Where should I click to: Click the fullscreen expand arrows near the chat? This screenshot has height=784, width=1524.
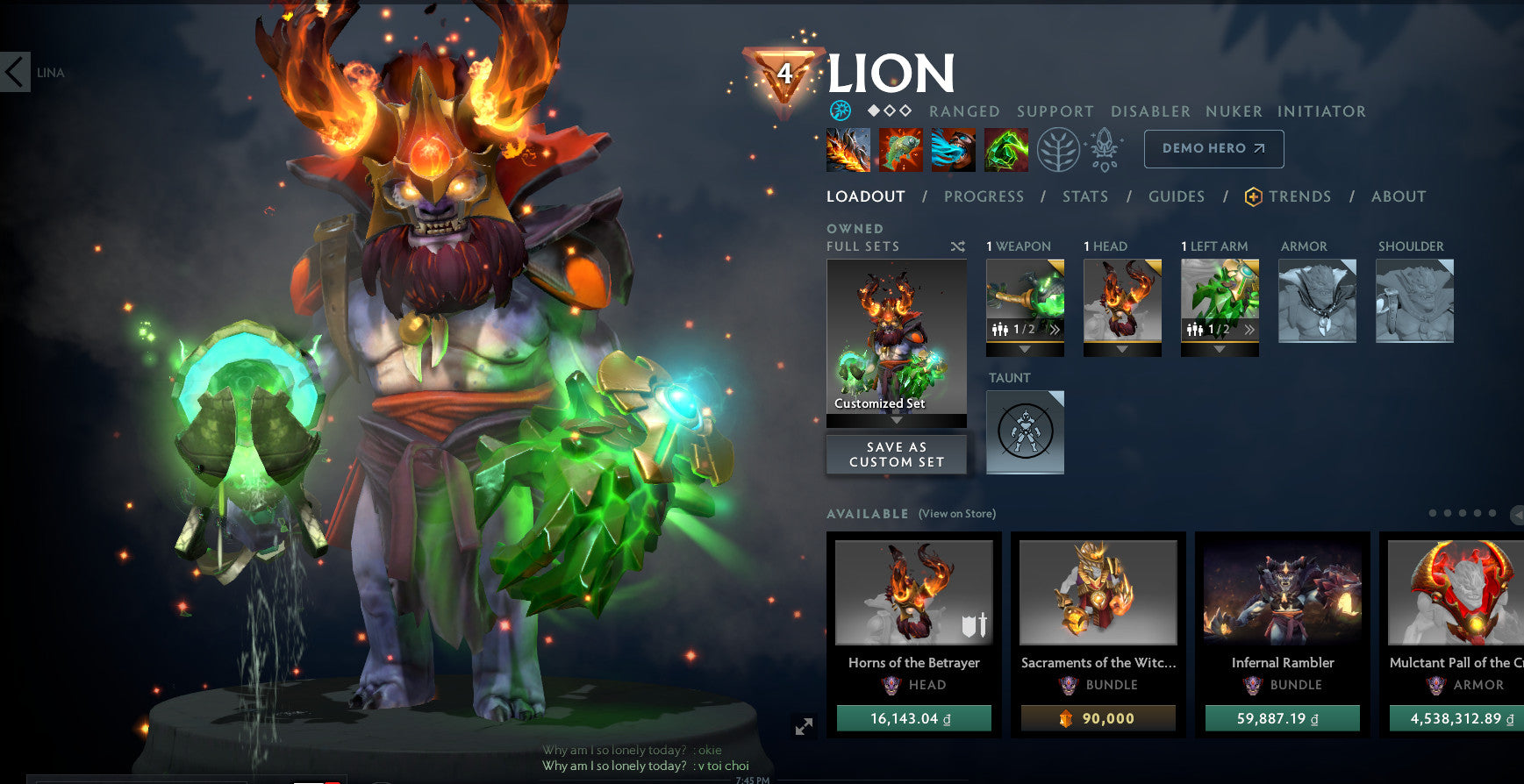(804, 726)
